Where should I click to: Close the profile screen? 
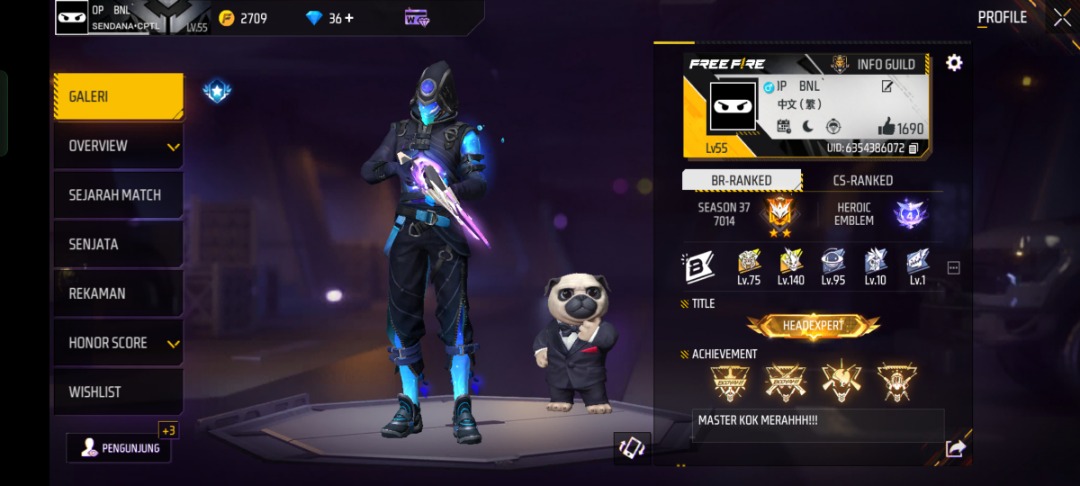1061,17
